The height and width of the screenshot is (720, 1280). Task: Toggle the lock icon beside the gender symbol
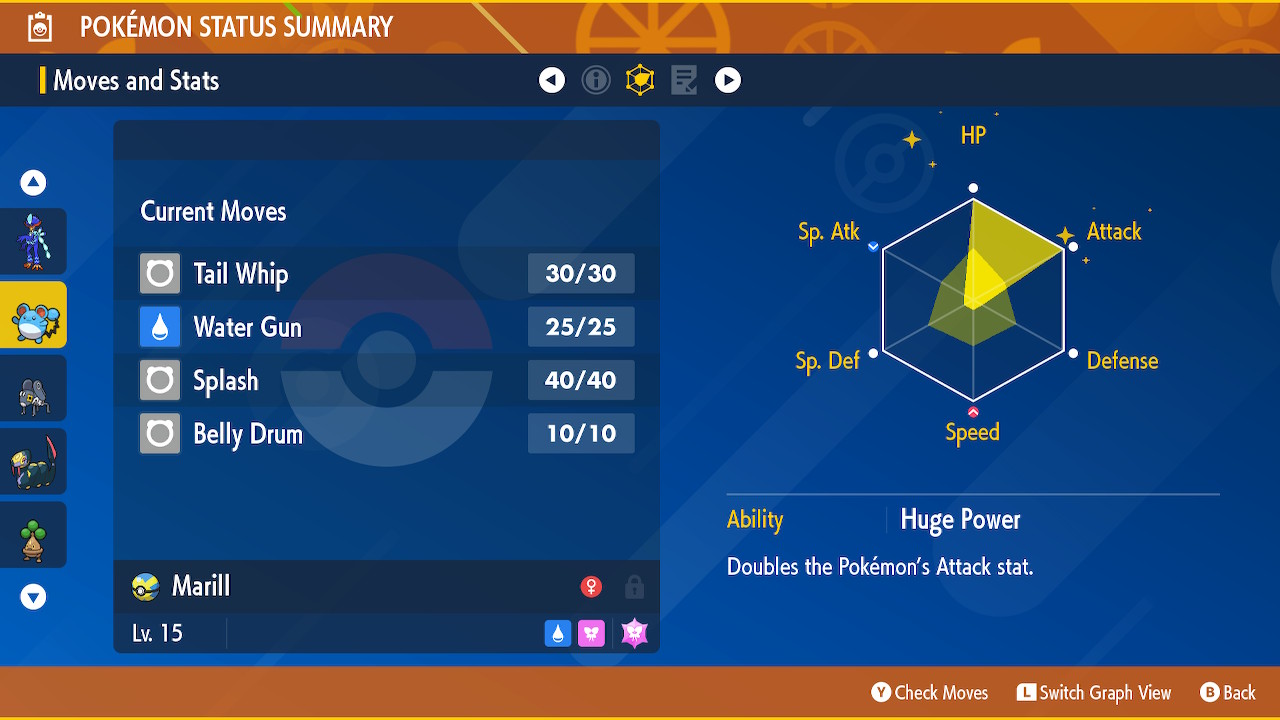634,587
